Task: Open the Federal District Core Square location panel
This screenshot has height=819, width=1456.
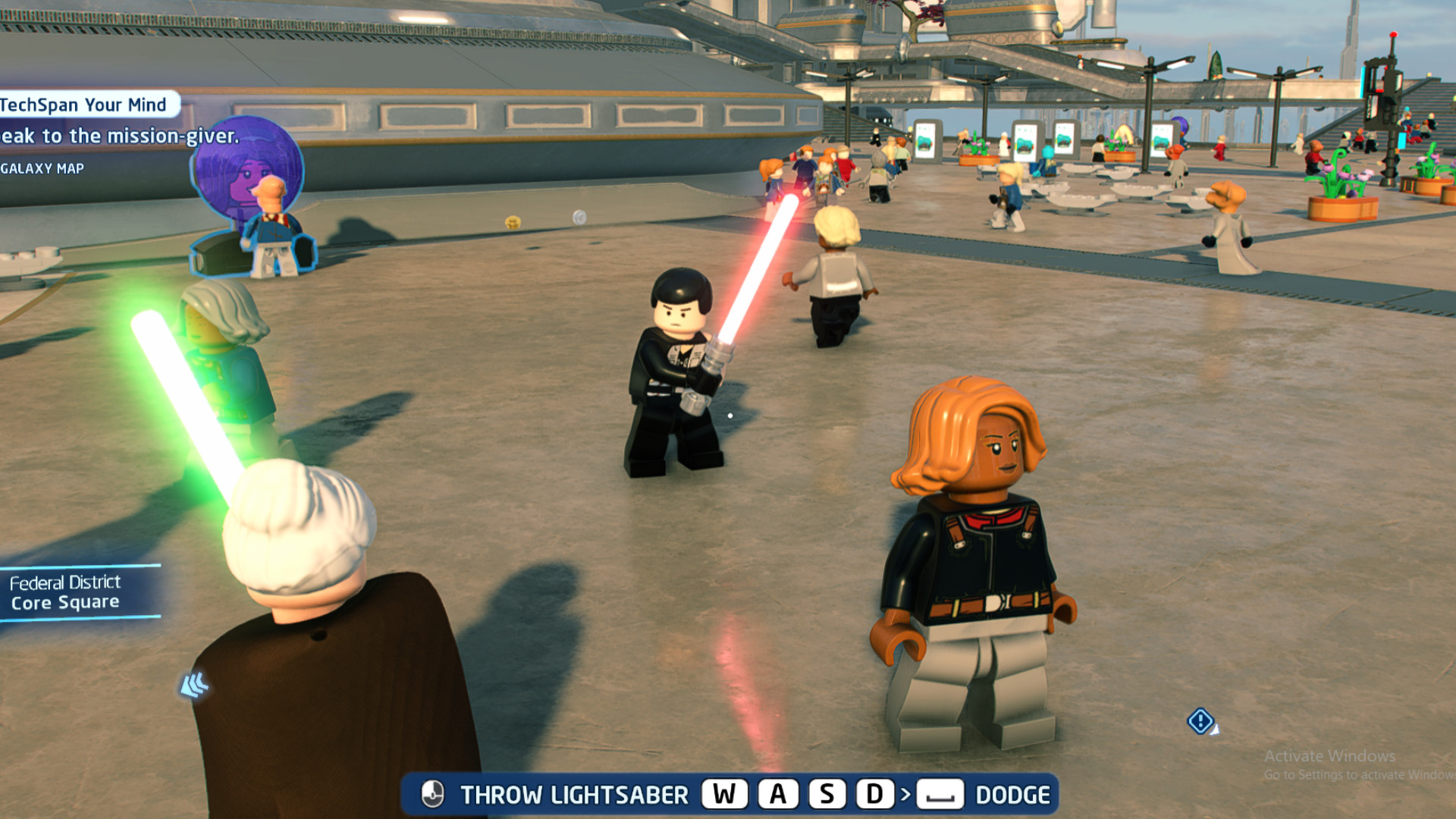Action: click(66, 591)
